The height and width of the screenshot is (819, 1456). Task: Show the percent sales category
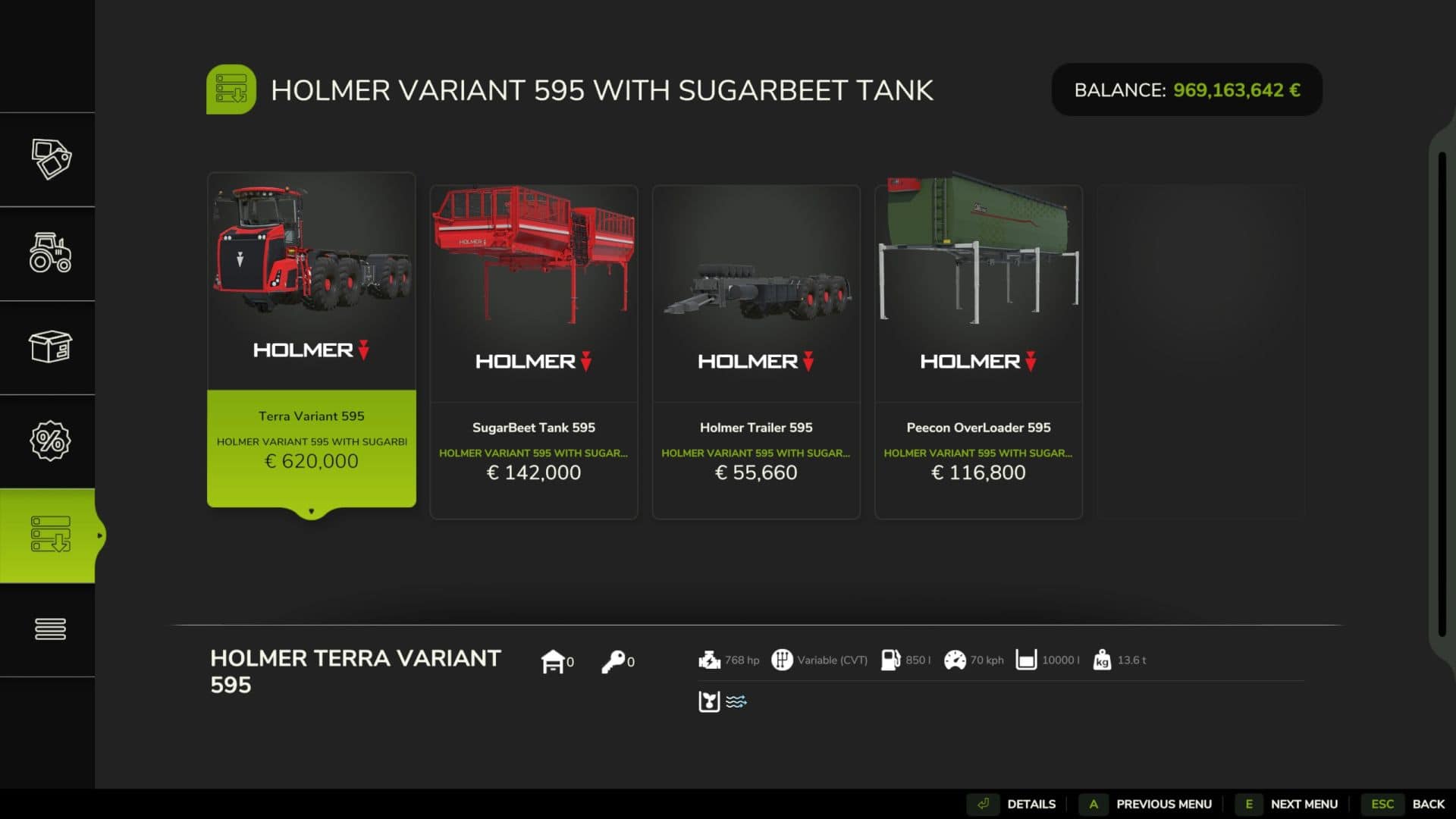pos(50,441)
